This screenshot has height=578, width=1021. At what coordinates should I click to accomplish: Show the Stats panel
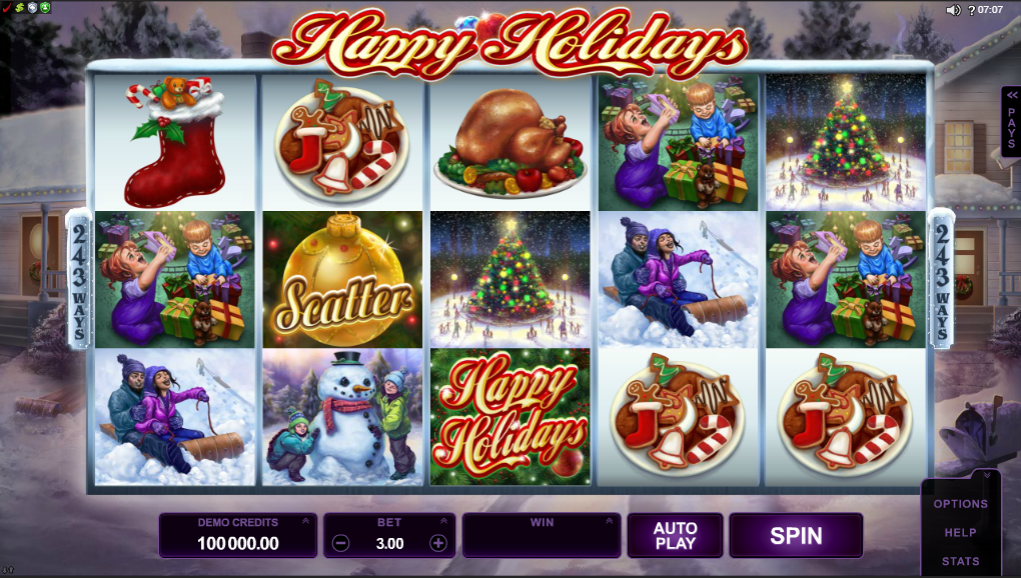tap(960, 561)
